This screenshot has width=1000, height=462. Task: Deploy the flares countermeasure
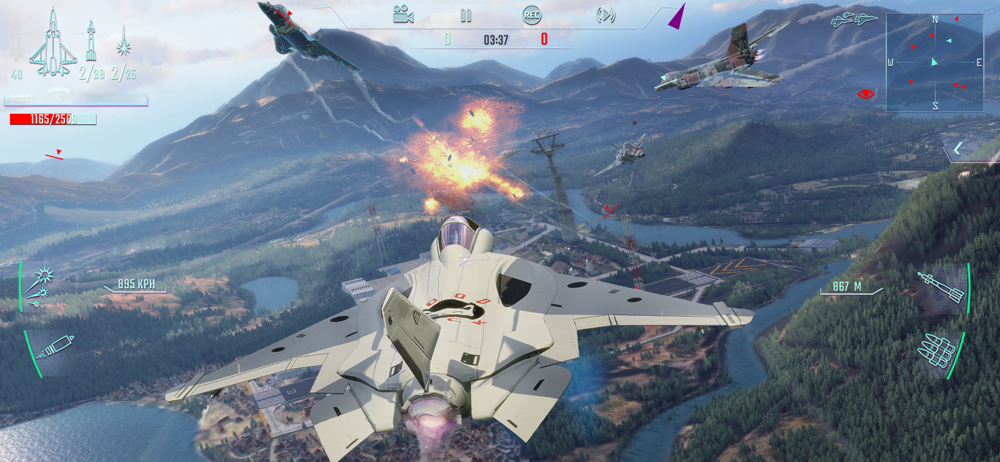(41, 285)
